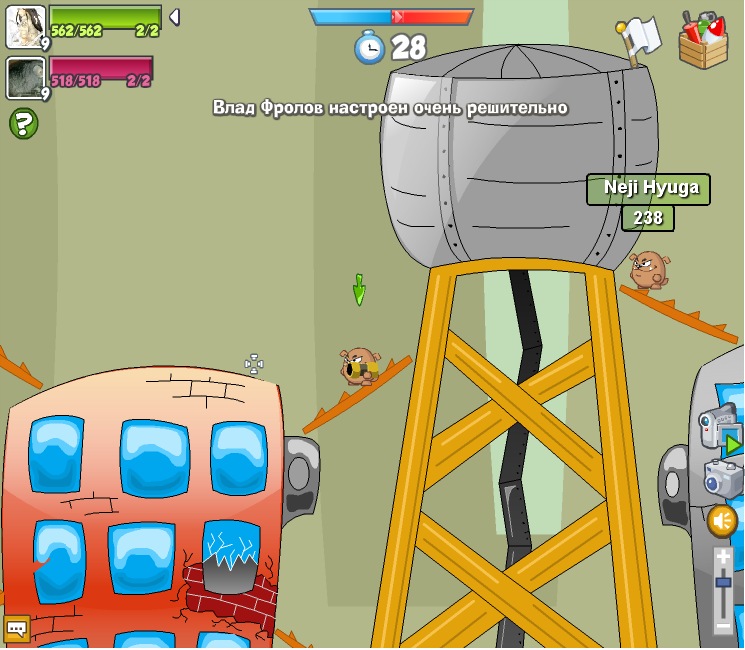Image resolution: width=745 pixels, height=650 pixels.
Task: Open the green question mark help
Action: pos(23,124)
